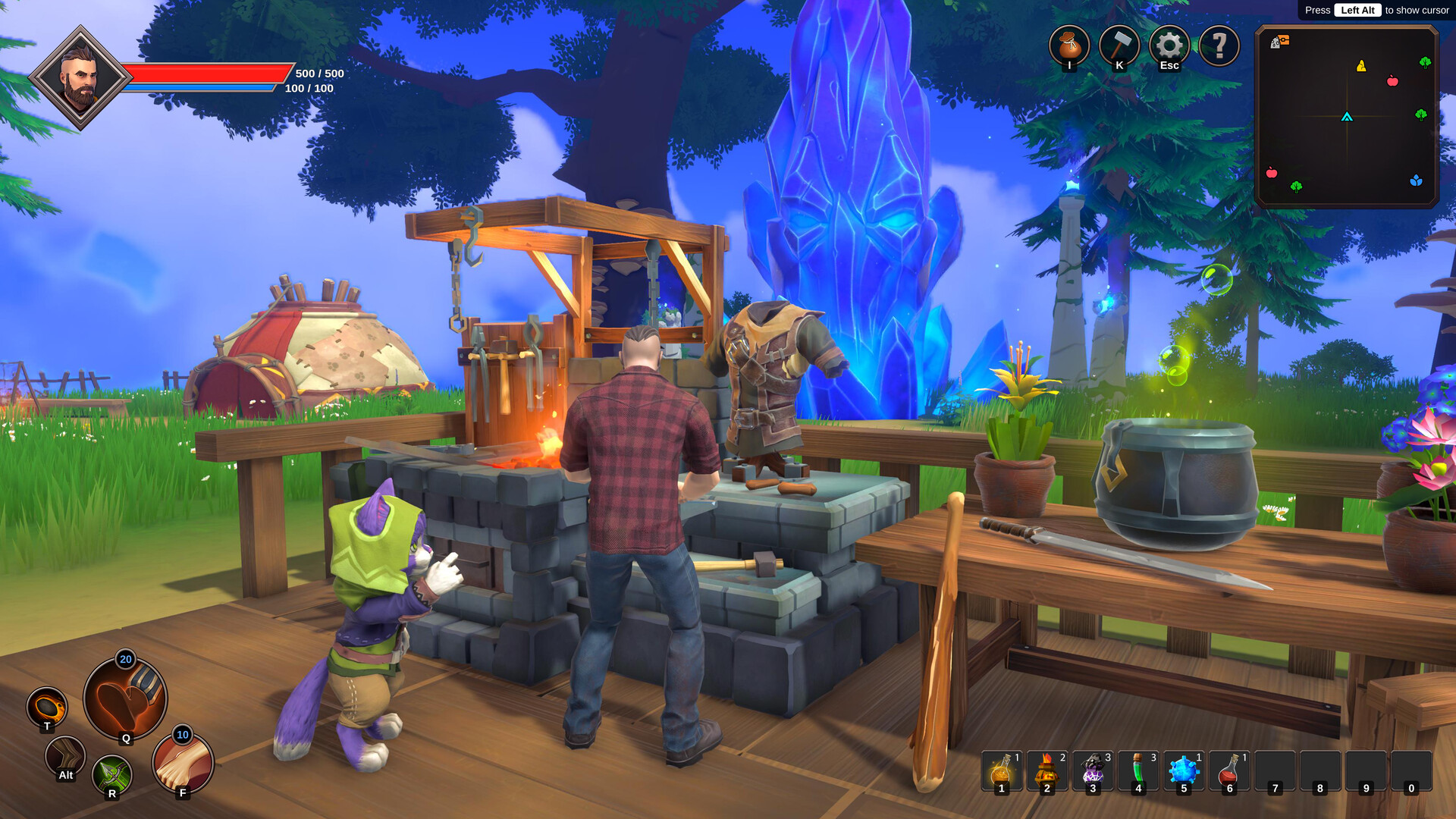Activate the bent leg ability on Alt

point(65,755)
